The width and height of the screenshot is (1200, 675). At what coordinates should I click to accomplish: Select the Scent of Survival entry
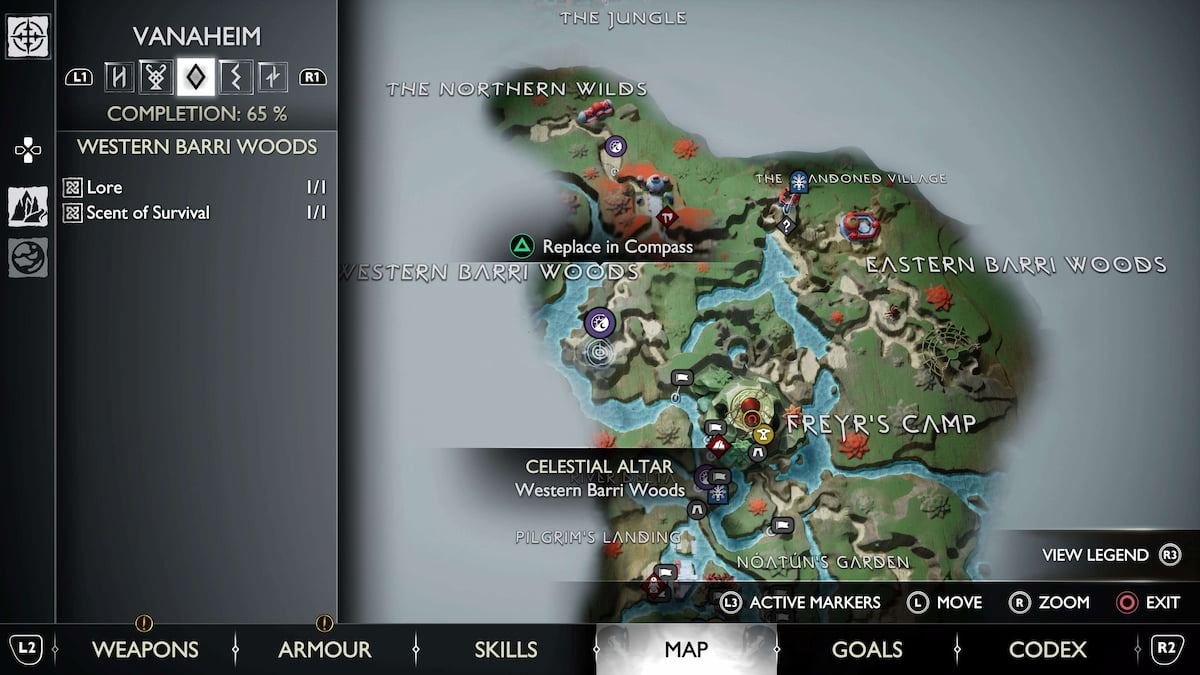tap(148, 212)
